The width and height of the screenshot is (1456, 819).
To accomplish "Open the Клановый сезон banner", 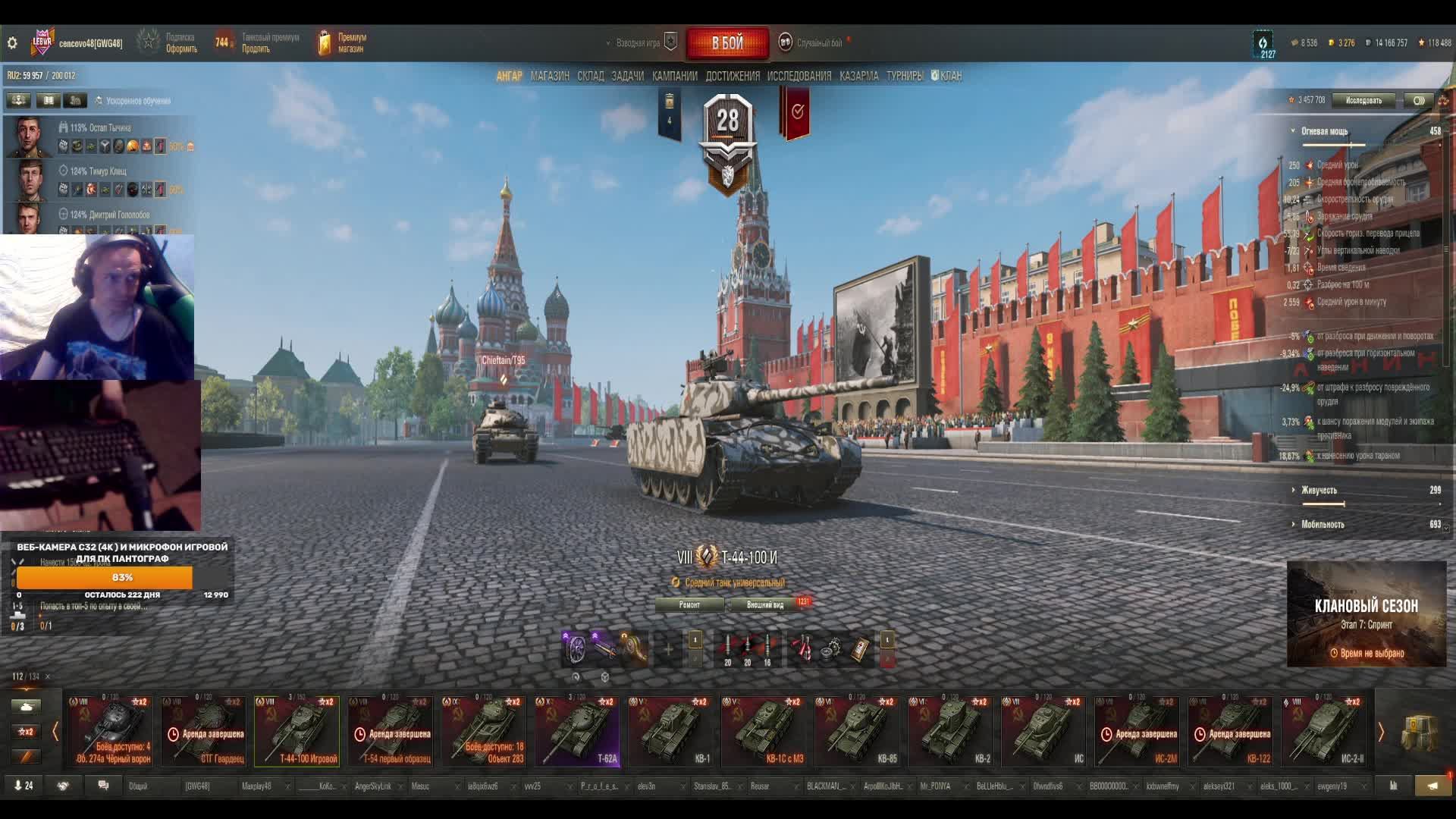I will (1366, 614).
